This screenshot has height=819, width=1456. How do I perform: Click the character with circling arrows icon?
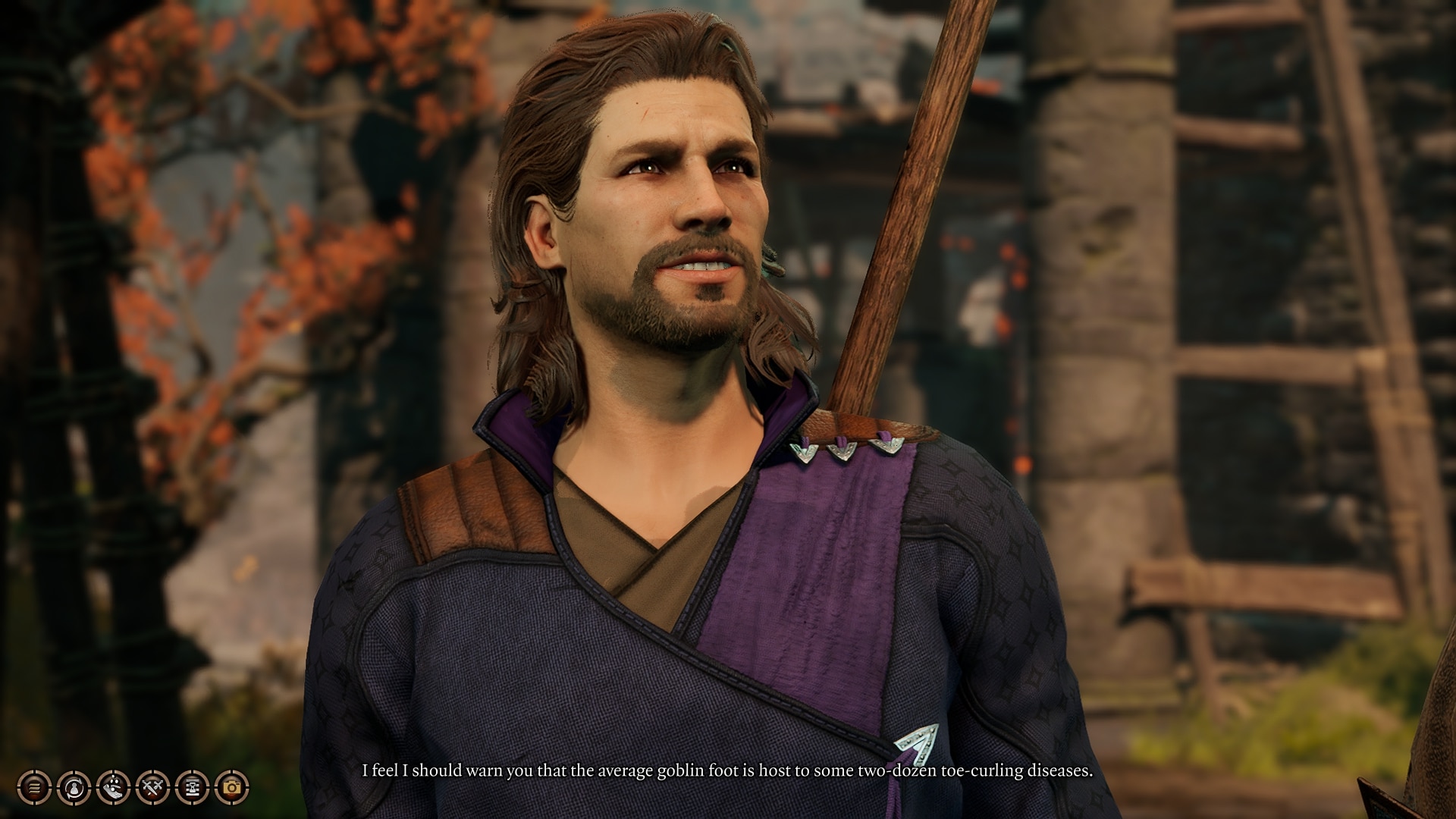74,788
